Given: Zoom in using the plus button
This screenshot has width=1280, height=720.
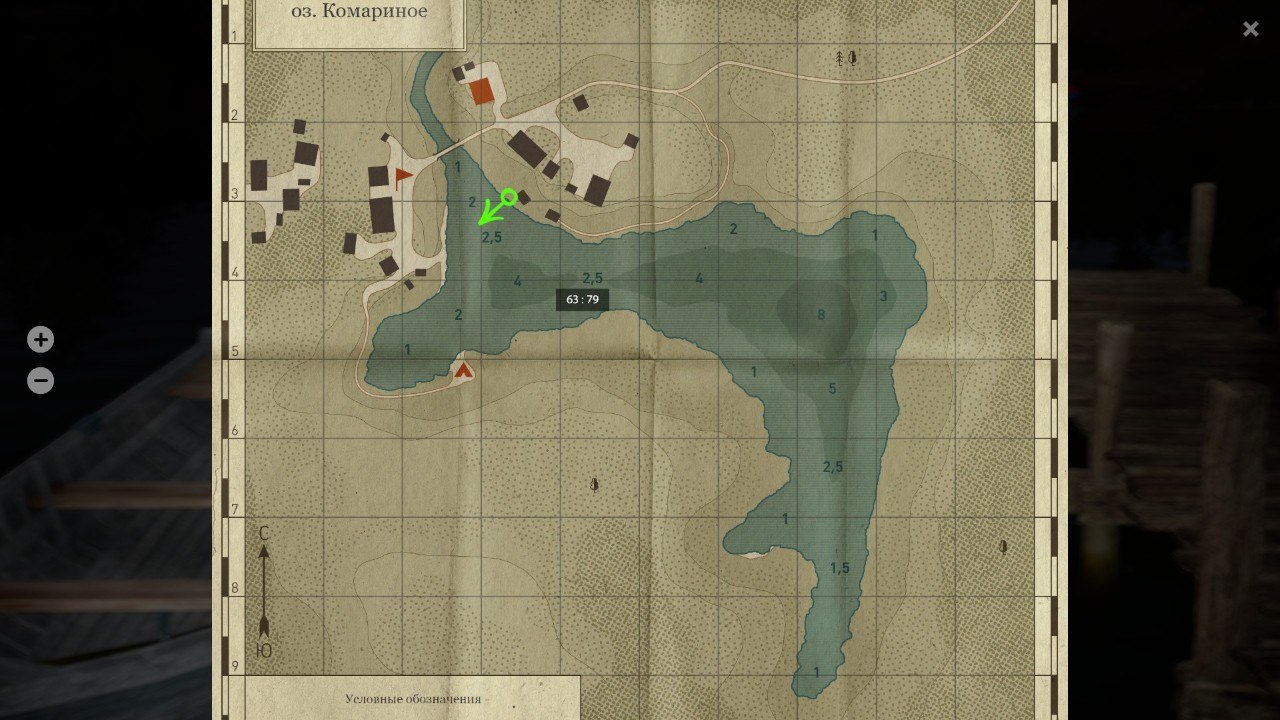Looking at the screenshot, I should click(40, 339).
